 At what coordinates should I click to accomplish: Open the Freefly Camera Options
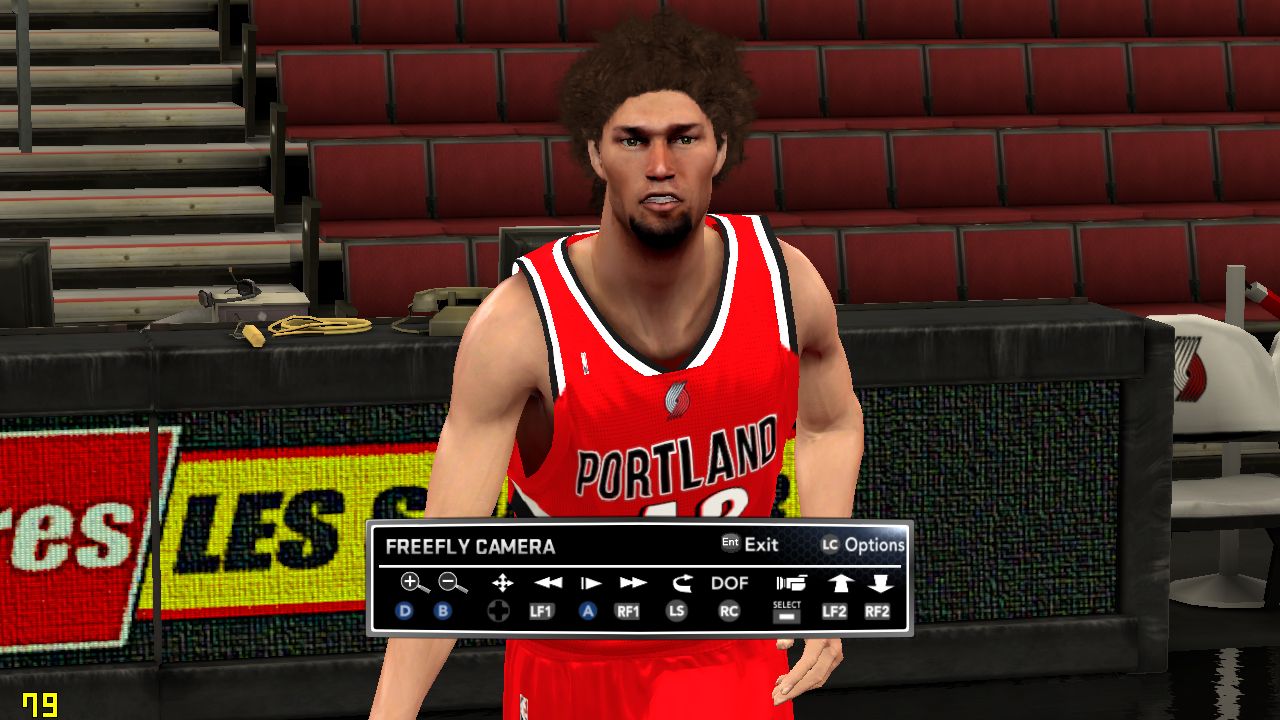(x=863, y=545)
